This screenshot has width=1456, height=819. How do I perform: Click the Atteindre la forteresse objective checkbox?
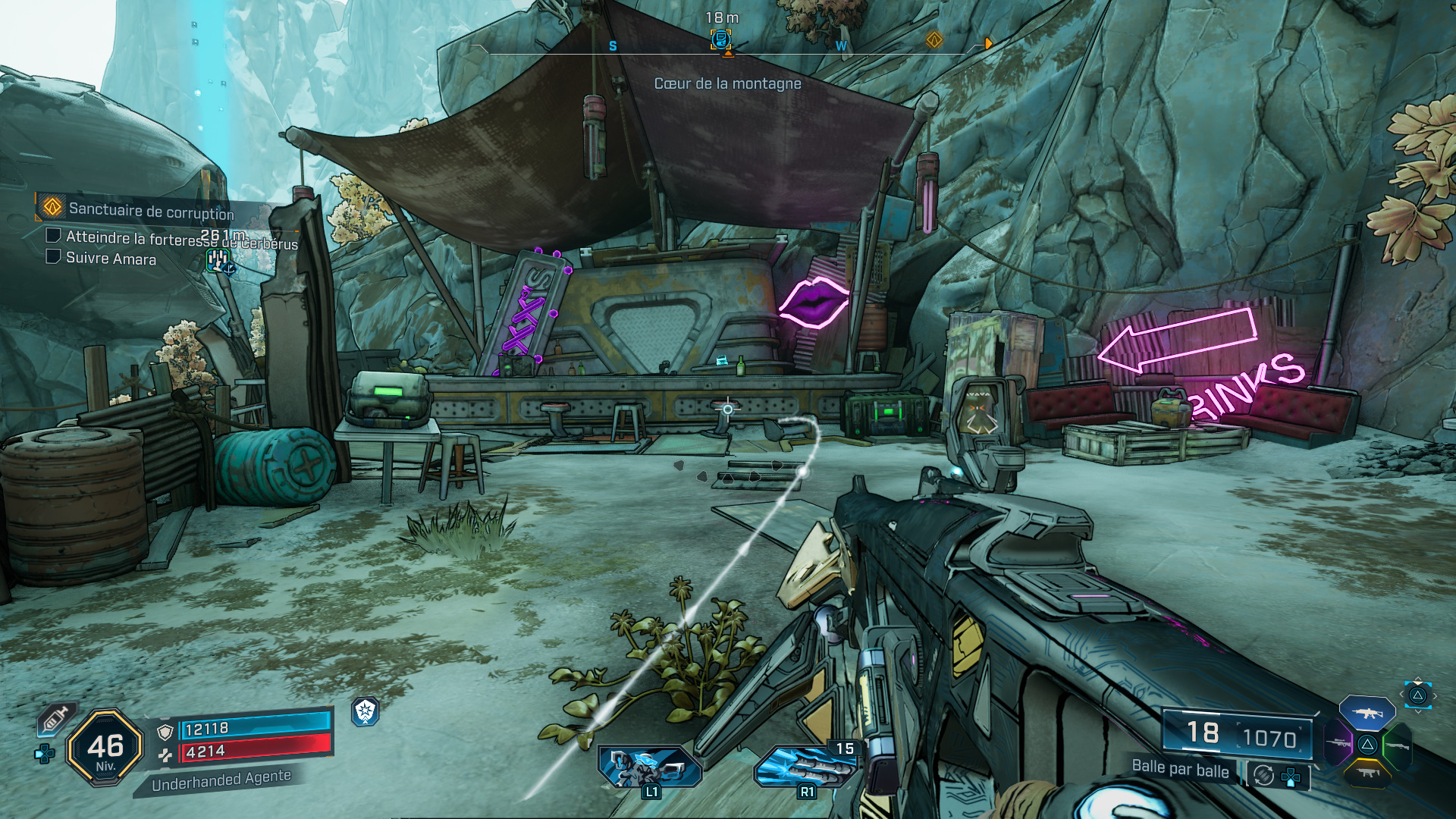[53, 236]
